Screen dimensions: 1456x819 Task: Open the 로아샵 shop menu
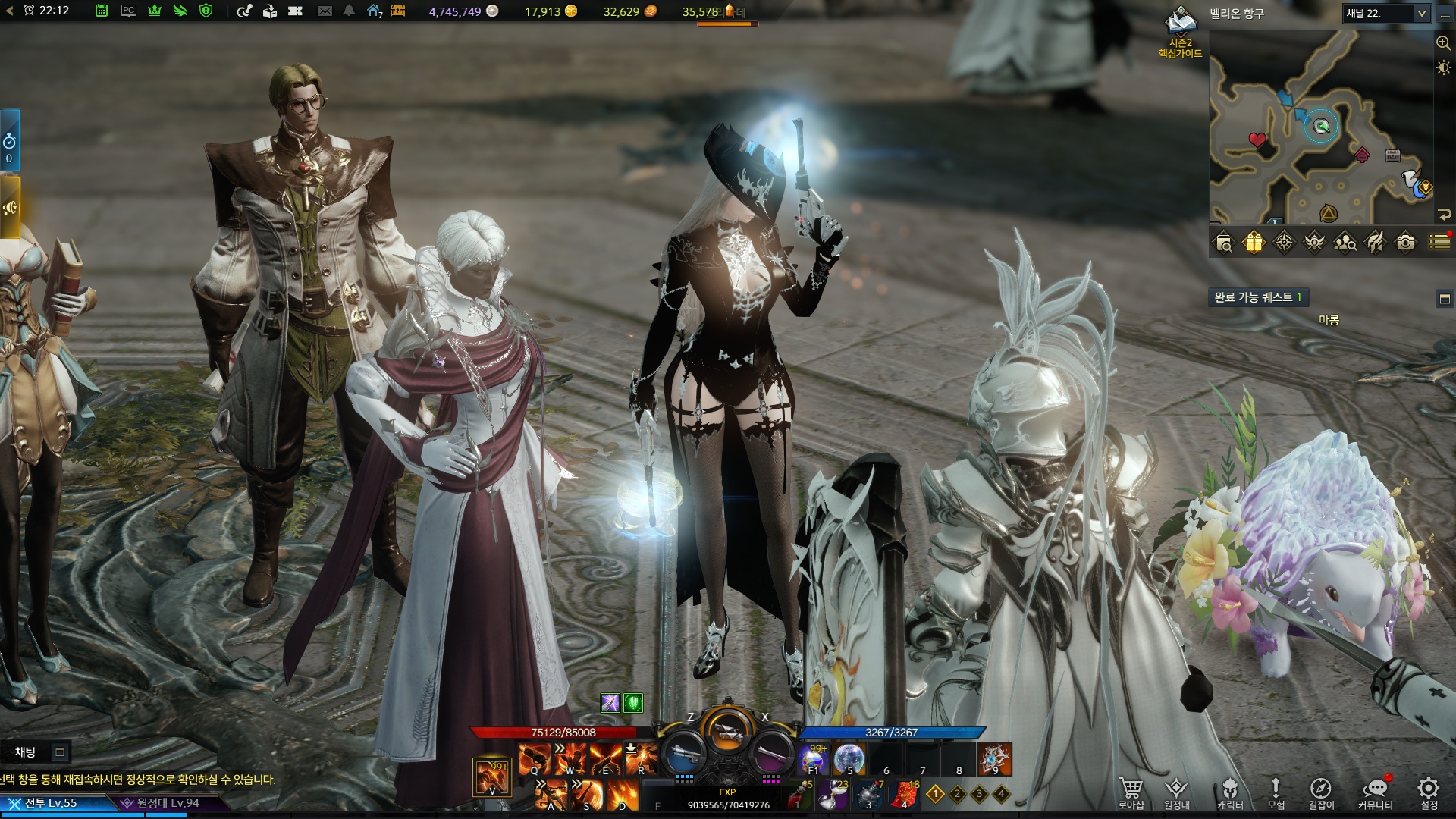tap(1131, 792)
